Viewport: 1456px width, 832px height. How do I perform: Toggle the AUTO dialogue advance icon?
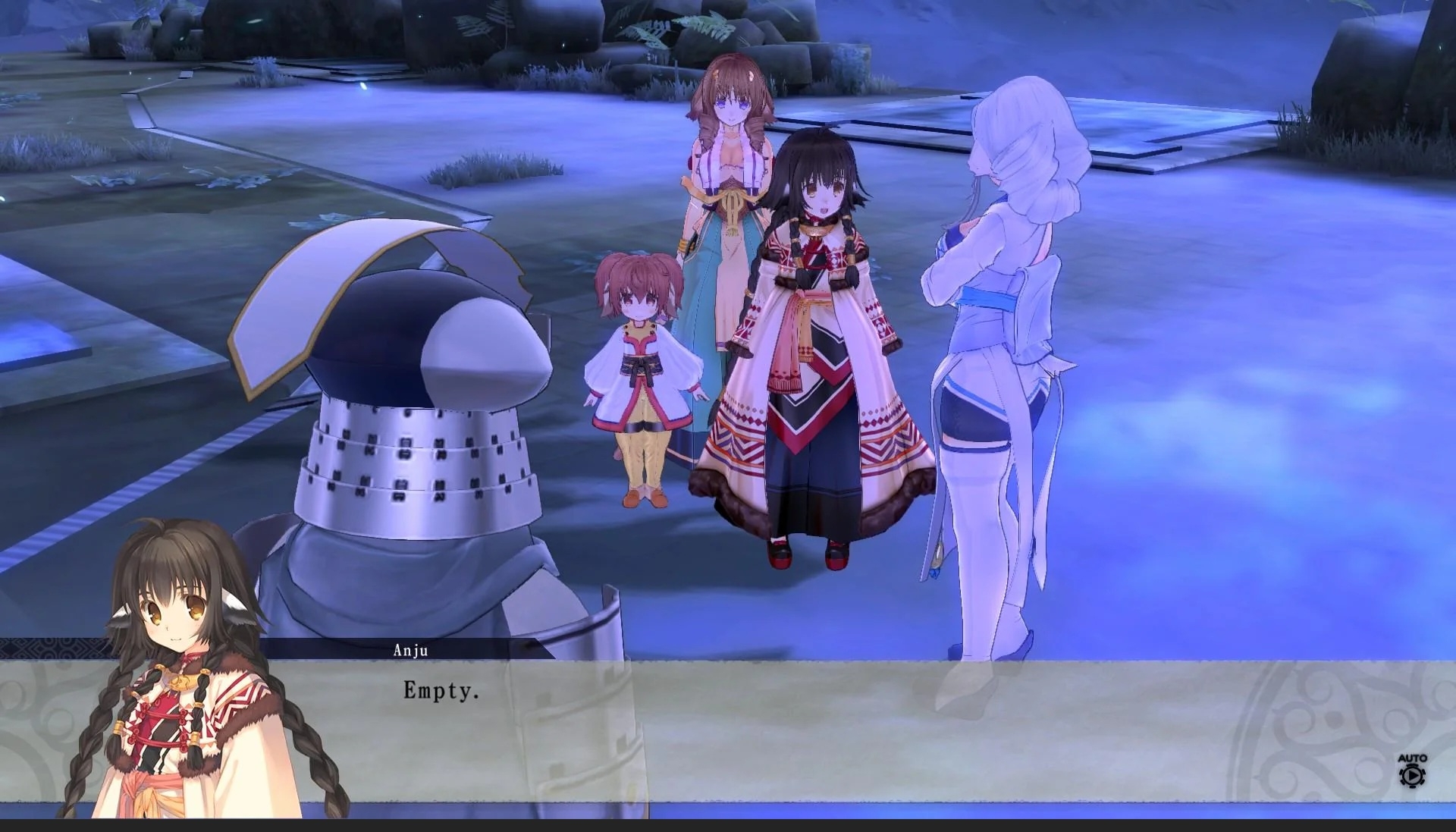1412,771
